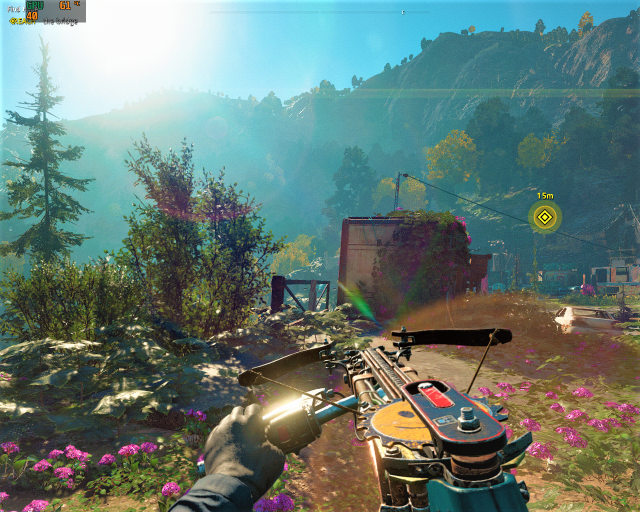
Task: Select the "Reach the bridge" objective tracker
Action: click(43, 20)
